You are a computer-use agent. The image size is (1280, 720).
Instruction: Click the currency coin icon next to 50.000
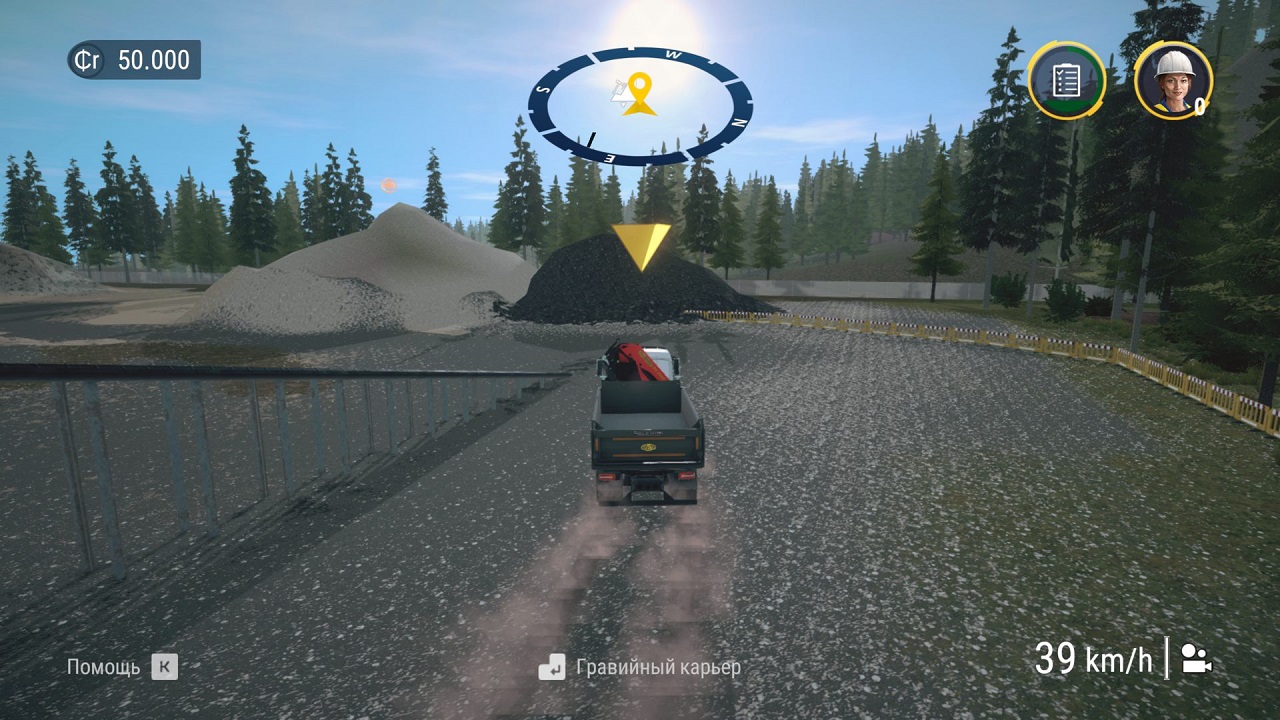pos(85,60)
